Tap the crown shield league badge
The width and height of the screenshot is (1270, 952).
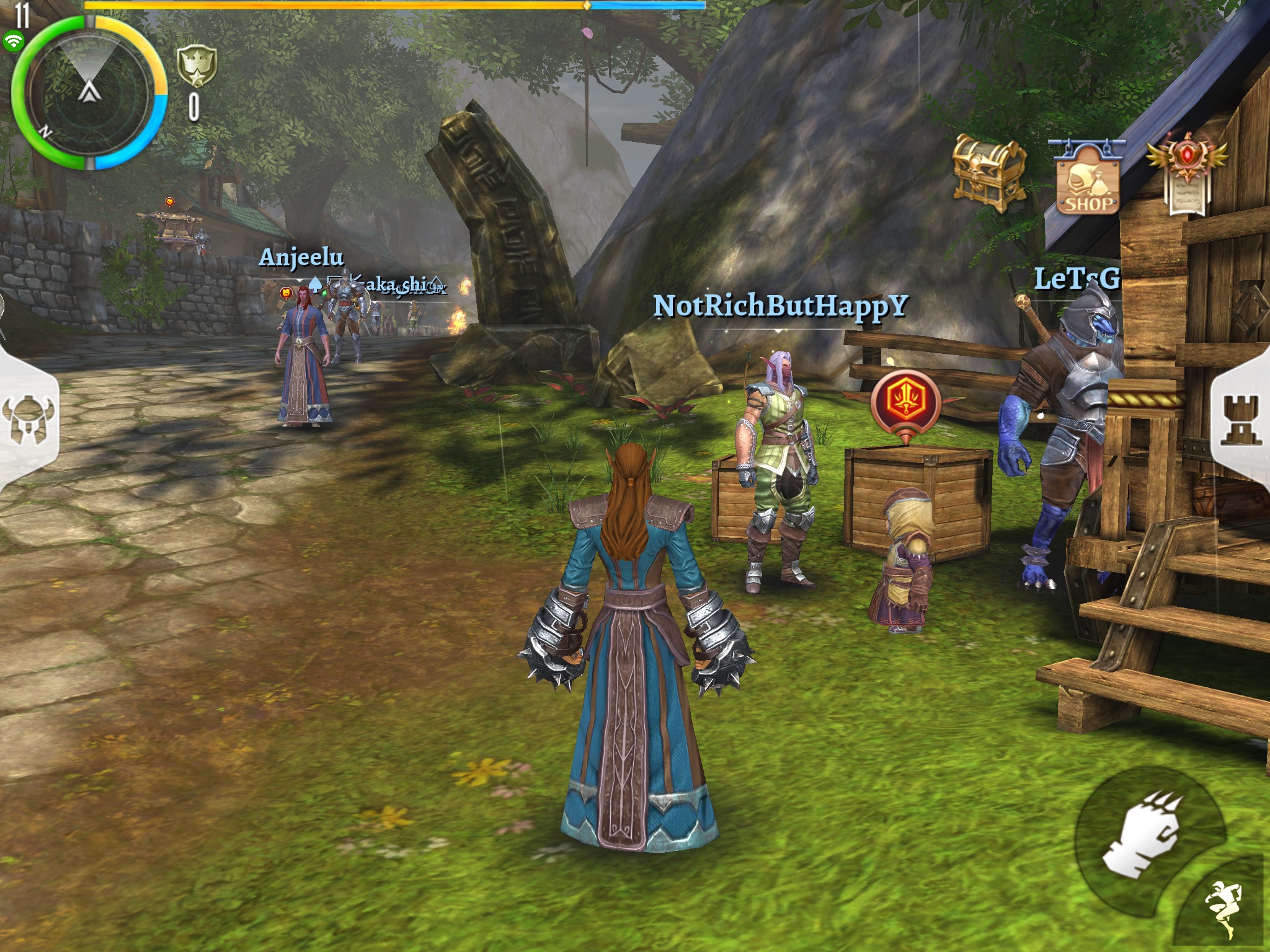click(197, 66)
